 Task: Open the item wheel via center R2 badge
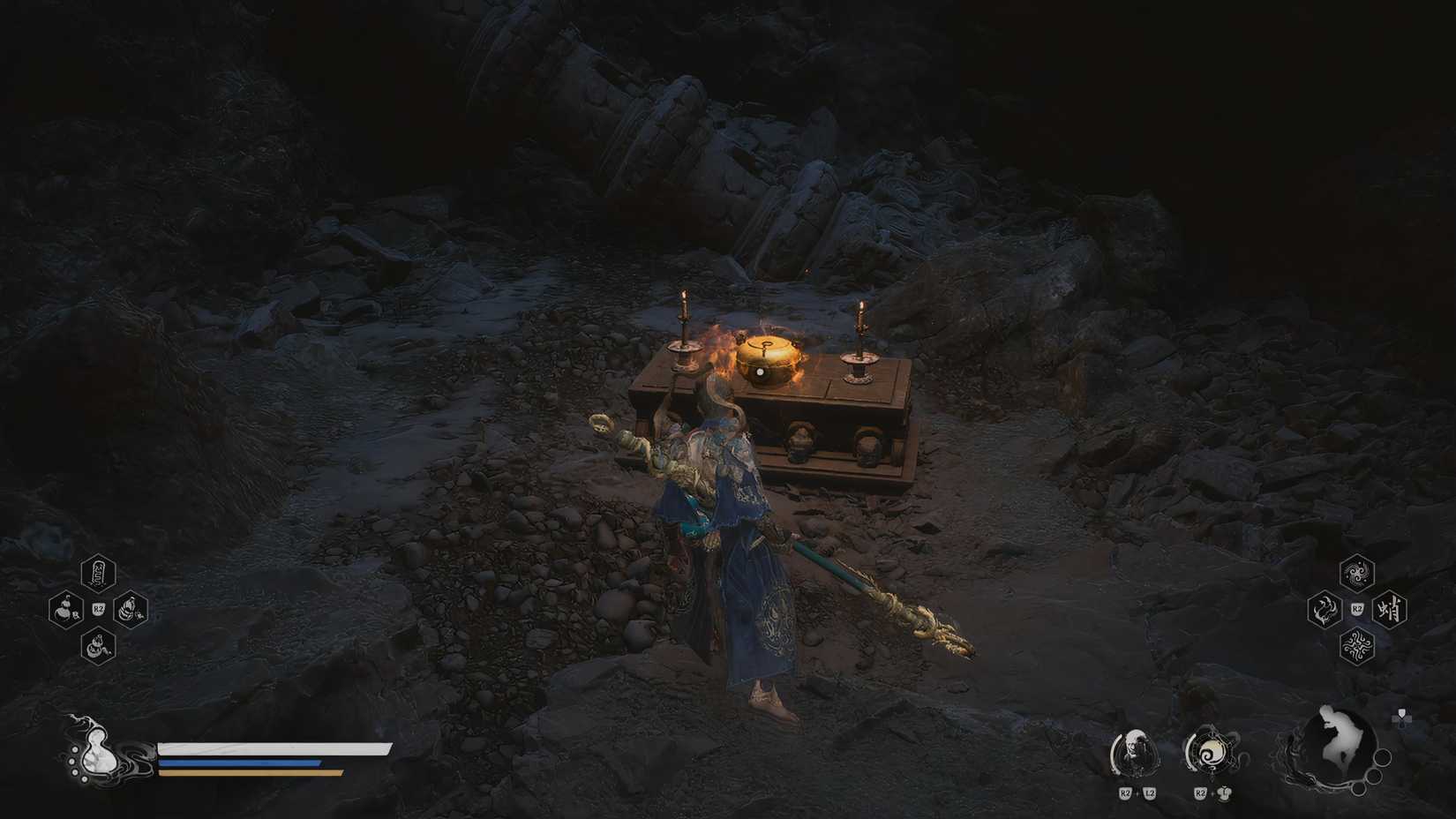click(98, 608)
